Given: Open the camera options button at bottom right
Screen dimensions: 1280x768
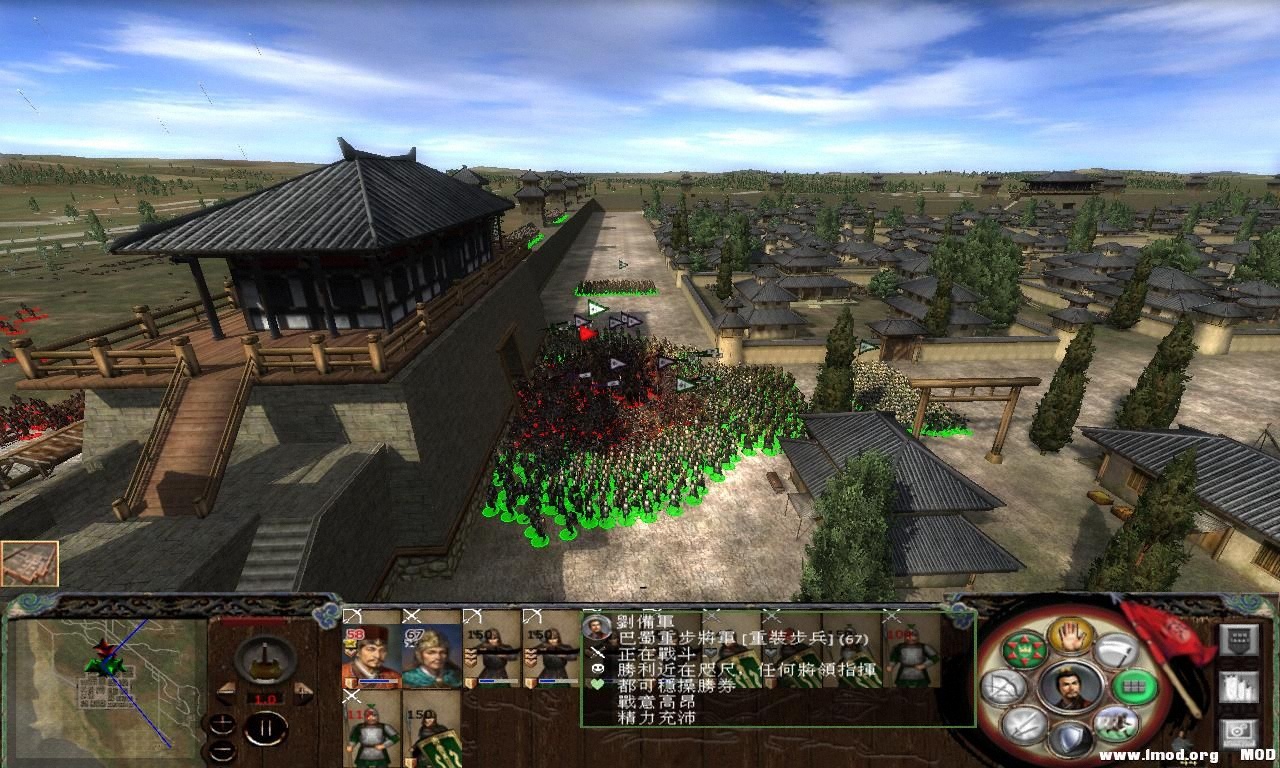Looking at the screenshot, I should click(x=1240, y=733).
